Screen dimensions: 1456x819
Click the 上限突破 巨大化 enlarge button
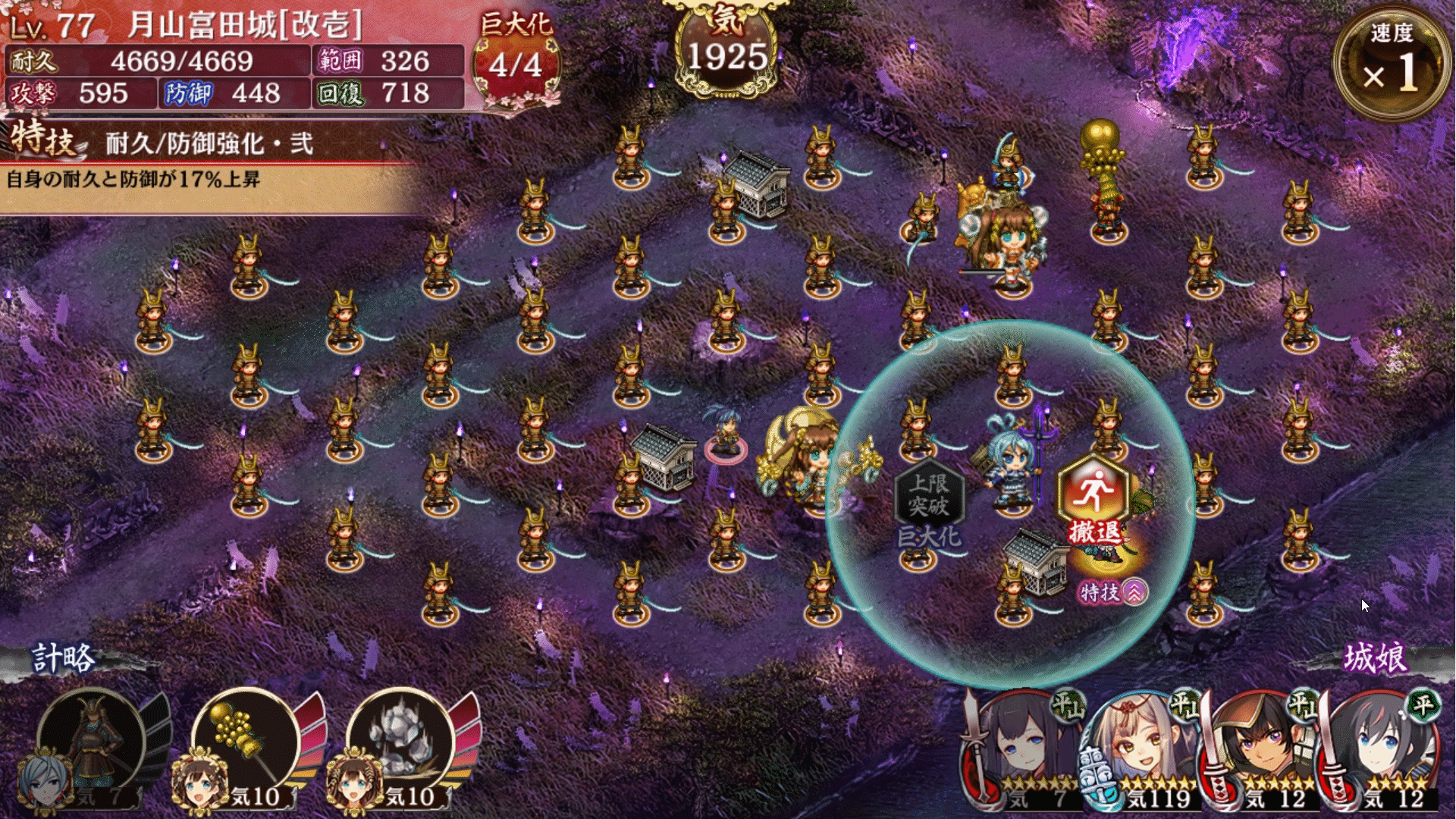[929, 503]
